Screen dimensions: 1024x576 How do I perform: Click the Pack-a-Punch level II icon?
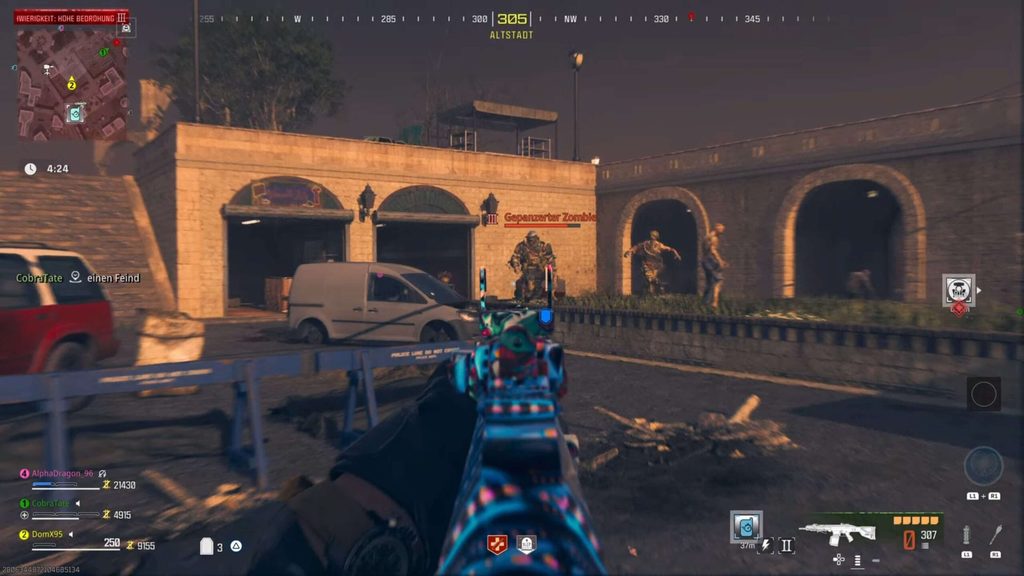point(786,545)
